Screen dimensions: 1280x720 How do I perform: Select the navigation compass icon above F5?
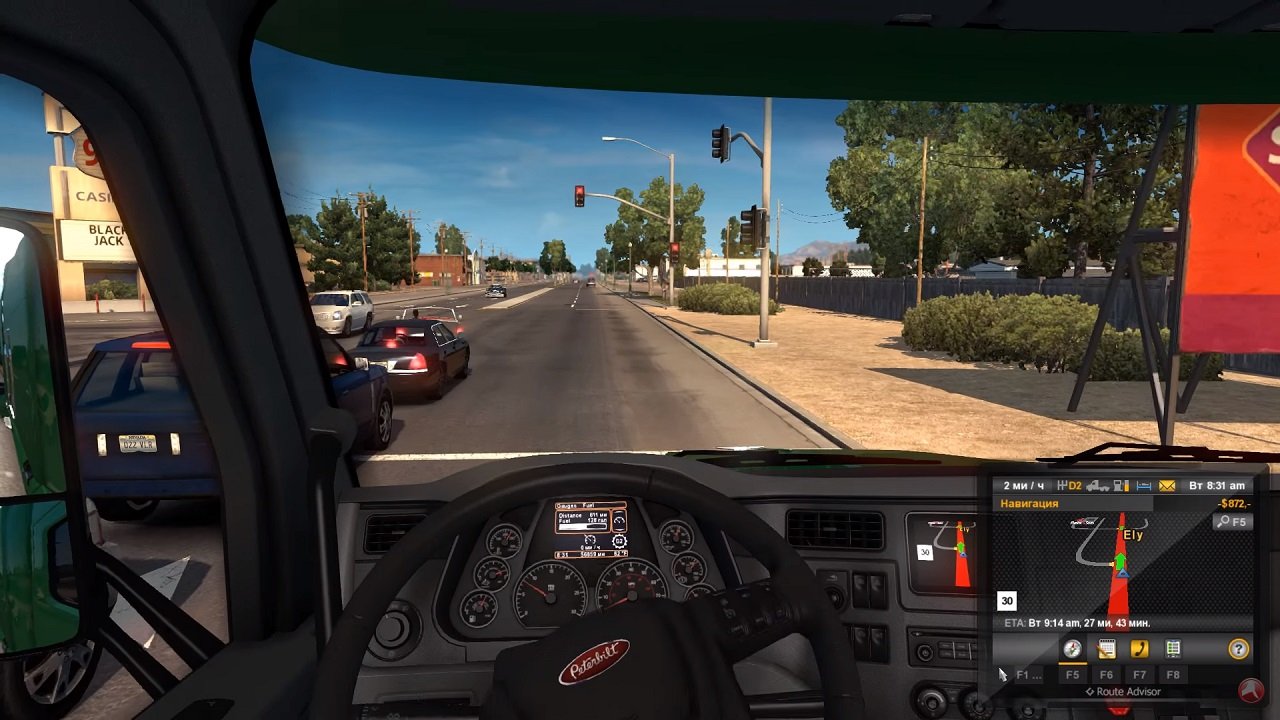click(1073, 649)
